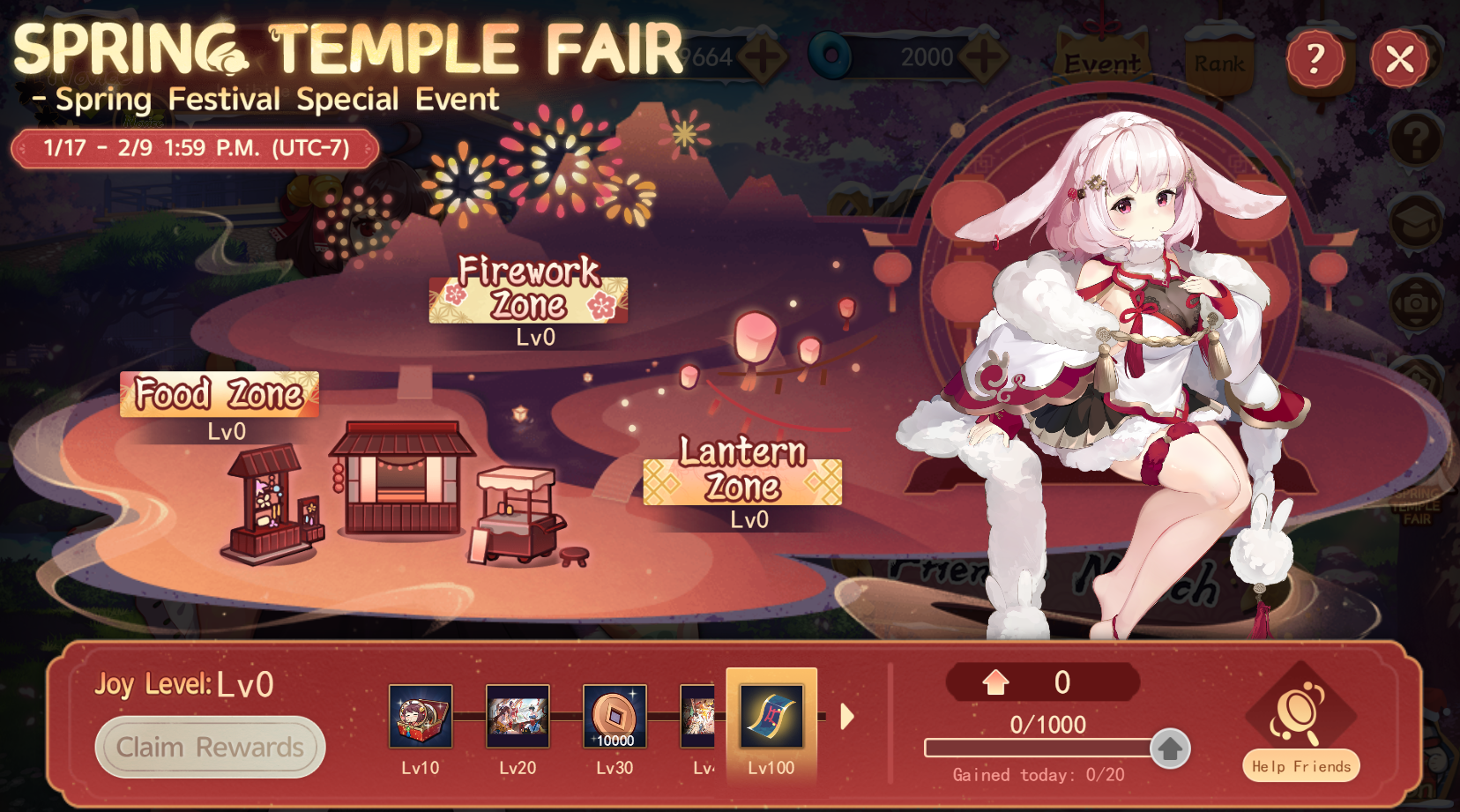Open the sidebar question mark help icon
The width and height of the screenshot is (1460, 812).
point(1418,141)
